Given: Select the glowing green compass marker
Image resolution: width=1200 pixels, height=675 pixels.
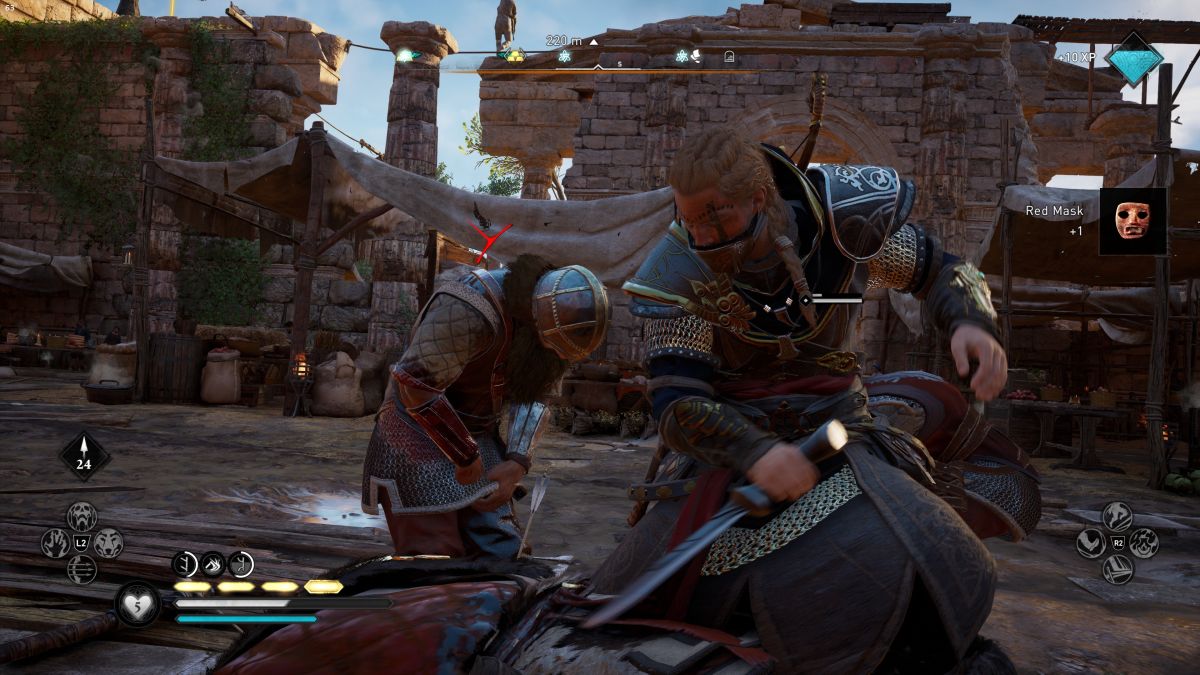Looking at the screenshot, I should [x=404, y=55].
